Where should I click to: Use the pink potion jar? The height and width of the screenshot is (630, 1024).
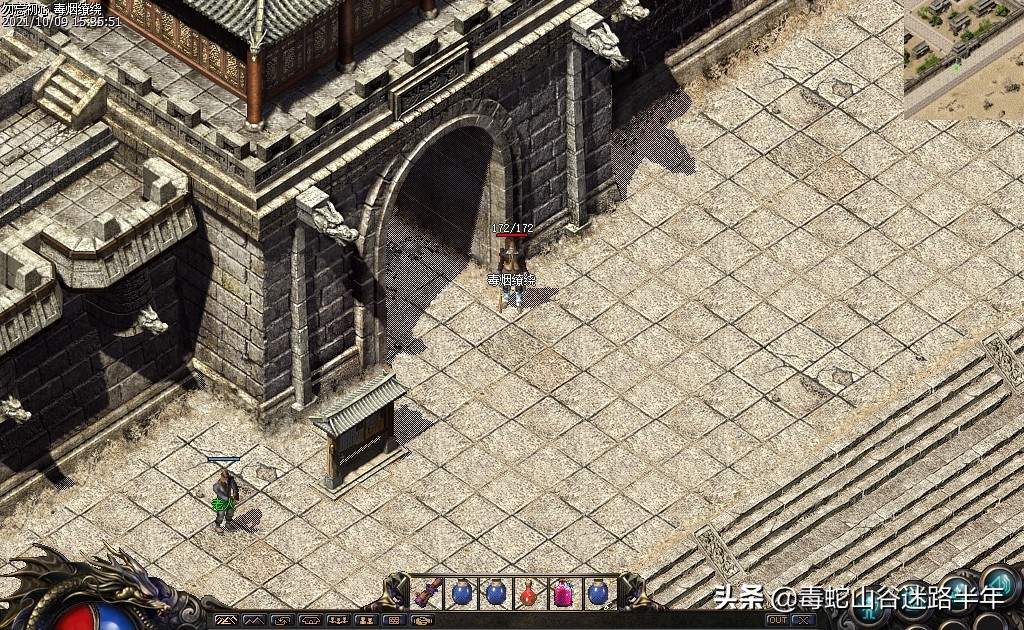563,594
